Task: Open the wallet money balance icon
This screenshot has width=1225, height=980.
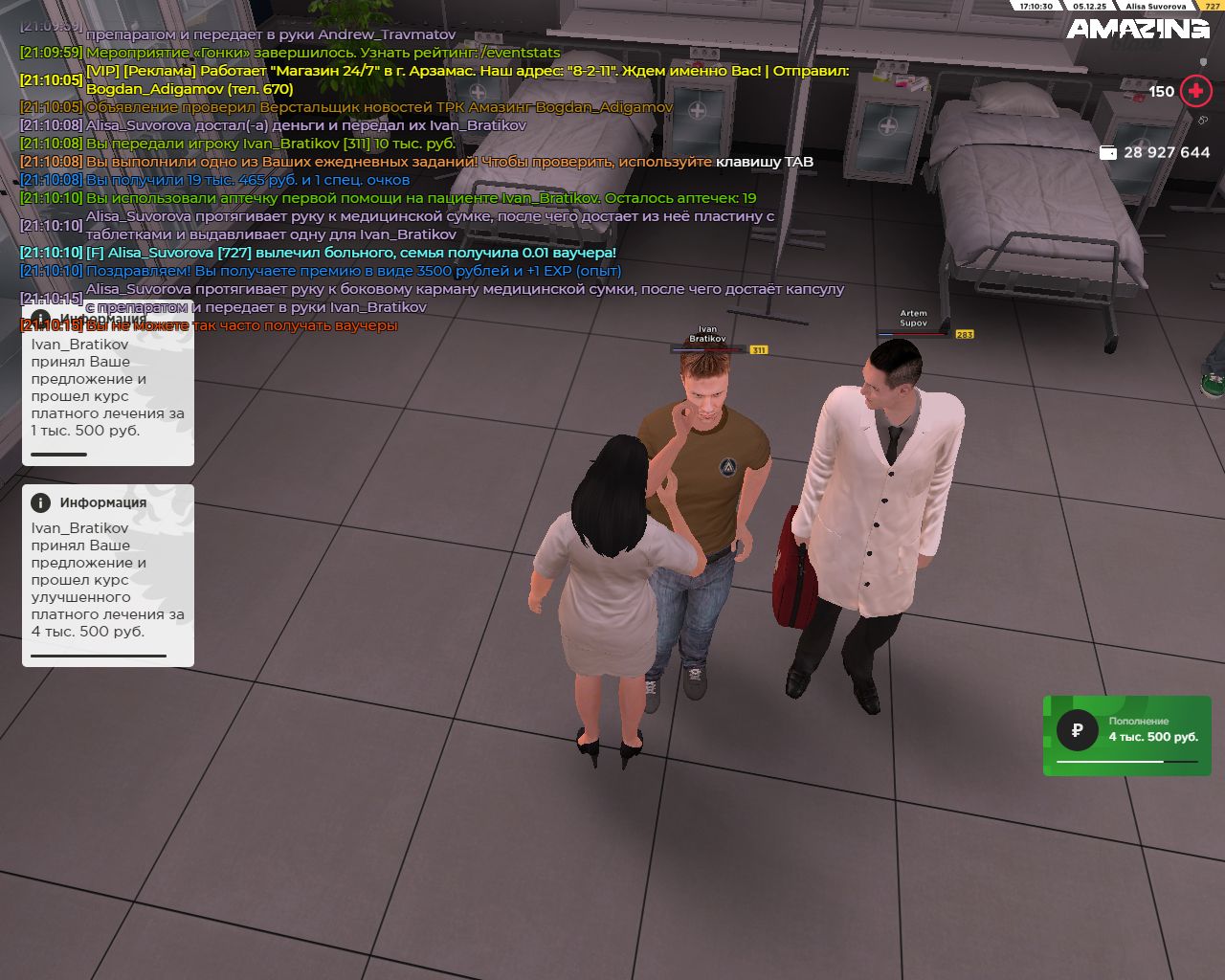Action: click(x=1108, y=153)
